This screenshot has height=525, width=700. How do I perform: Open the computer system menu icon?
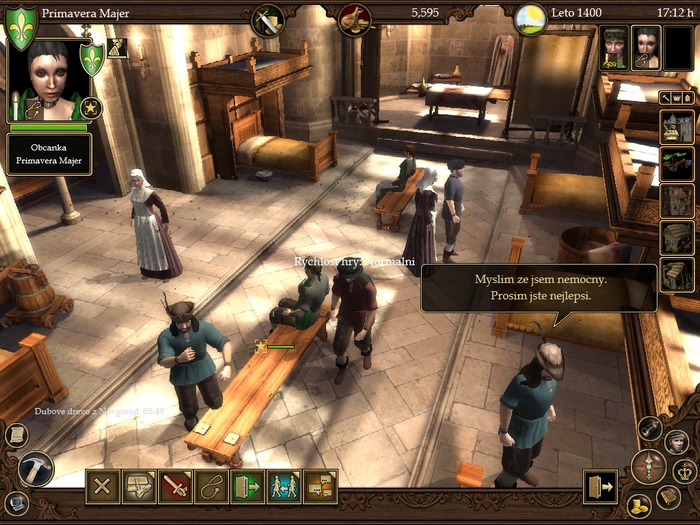[x=14, y=503]
